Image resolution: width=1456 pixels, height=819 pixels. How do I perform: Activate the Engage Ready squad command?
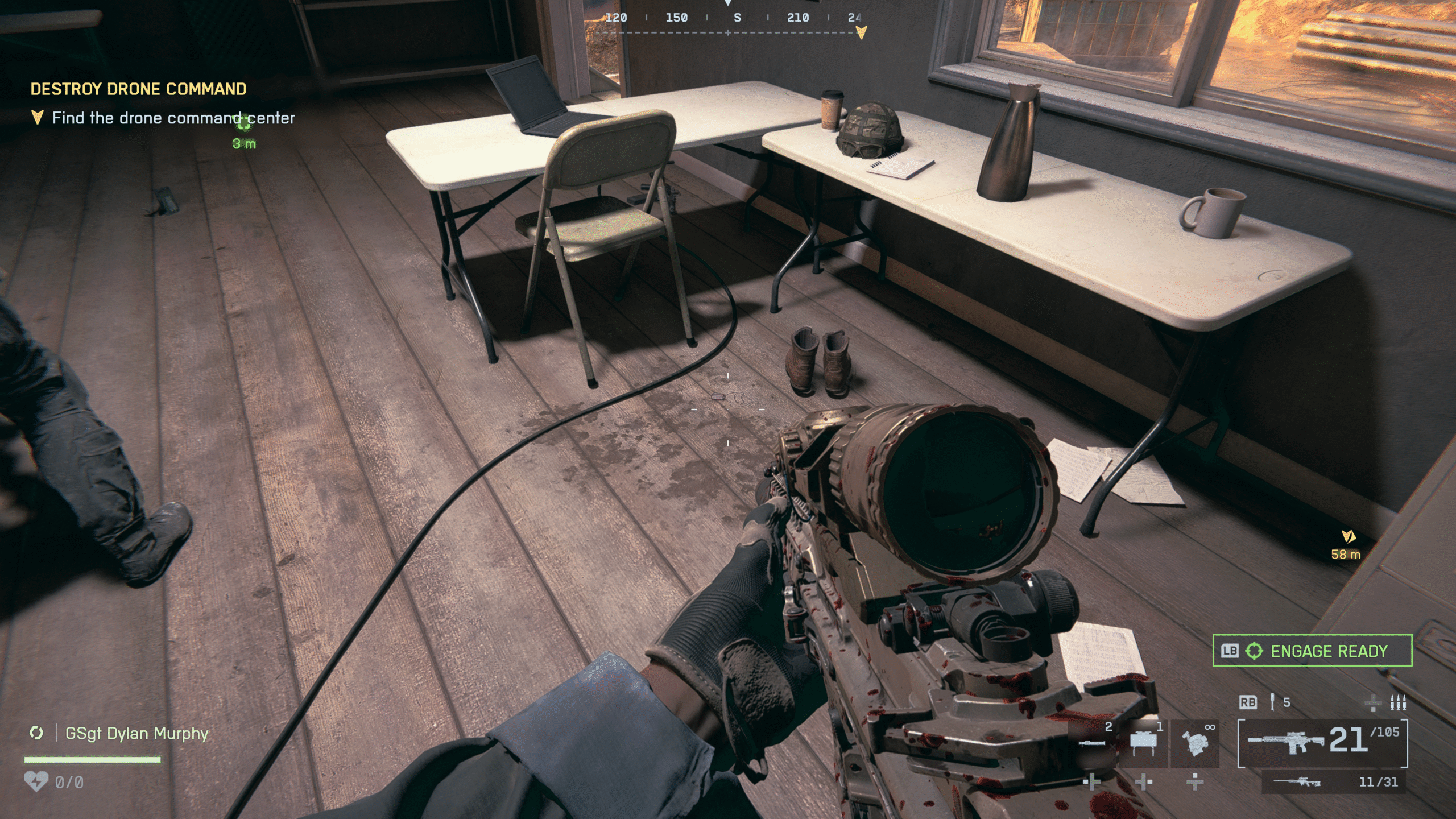click(1312, 651)
